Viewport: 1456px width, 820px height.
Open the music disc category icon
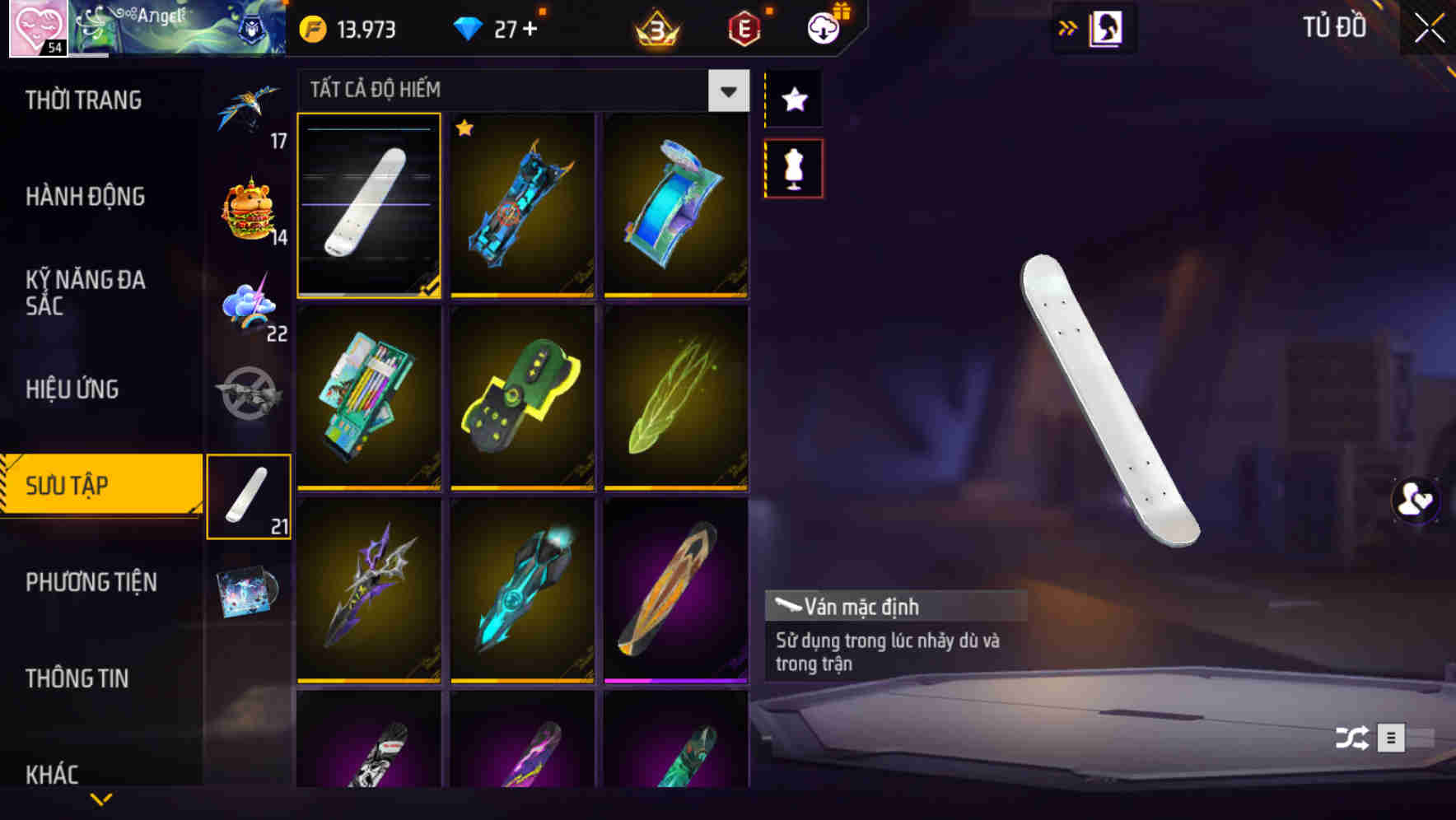pos(249,591)
